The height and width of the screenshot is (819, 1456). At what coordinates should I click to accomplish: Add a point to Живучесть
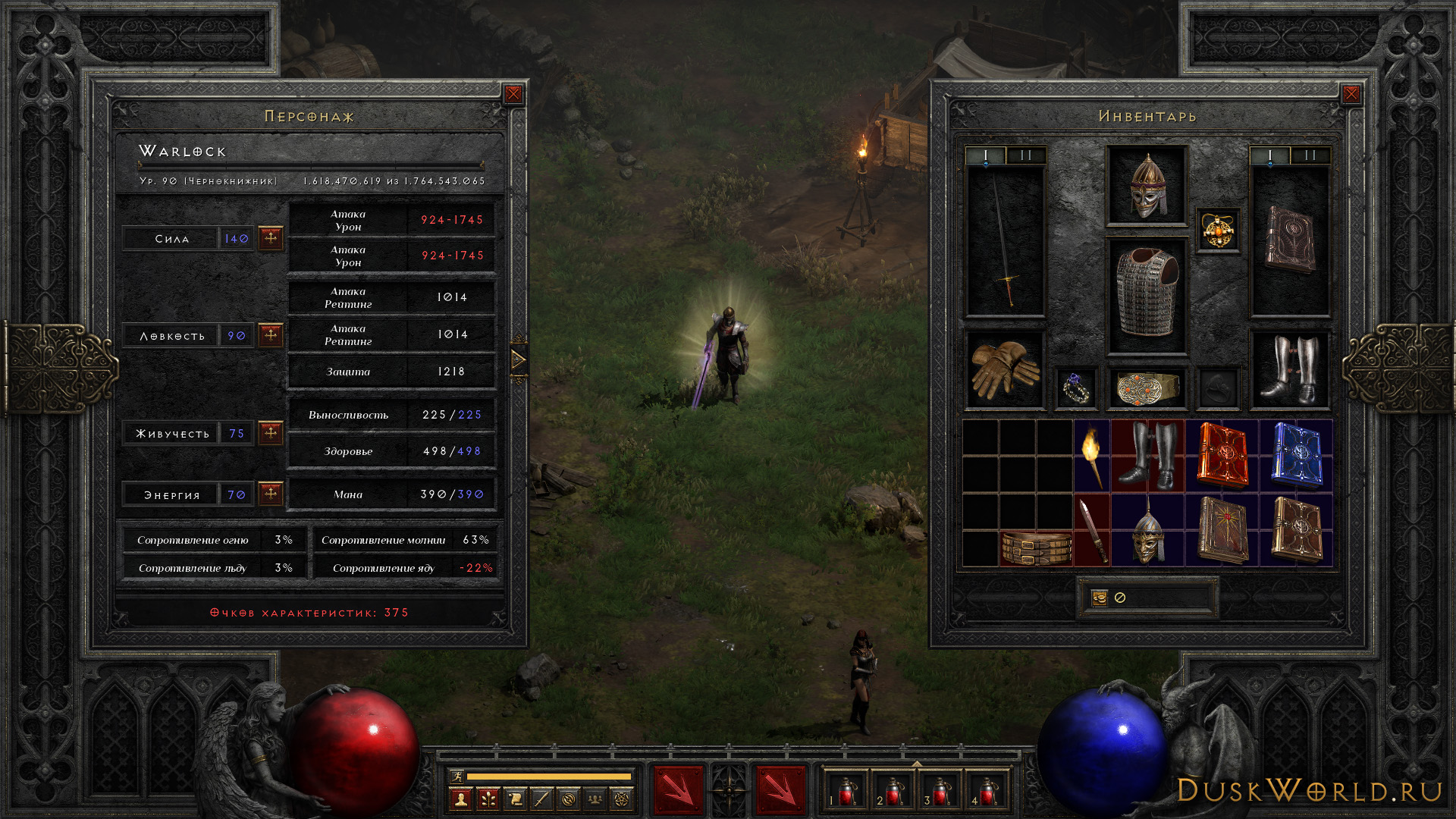pos(271,433)
